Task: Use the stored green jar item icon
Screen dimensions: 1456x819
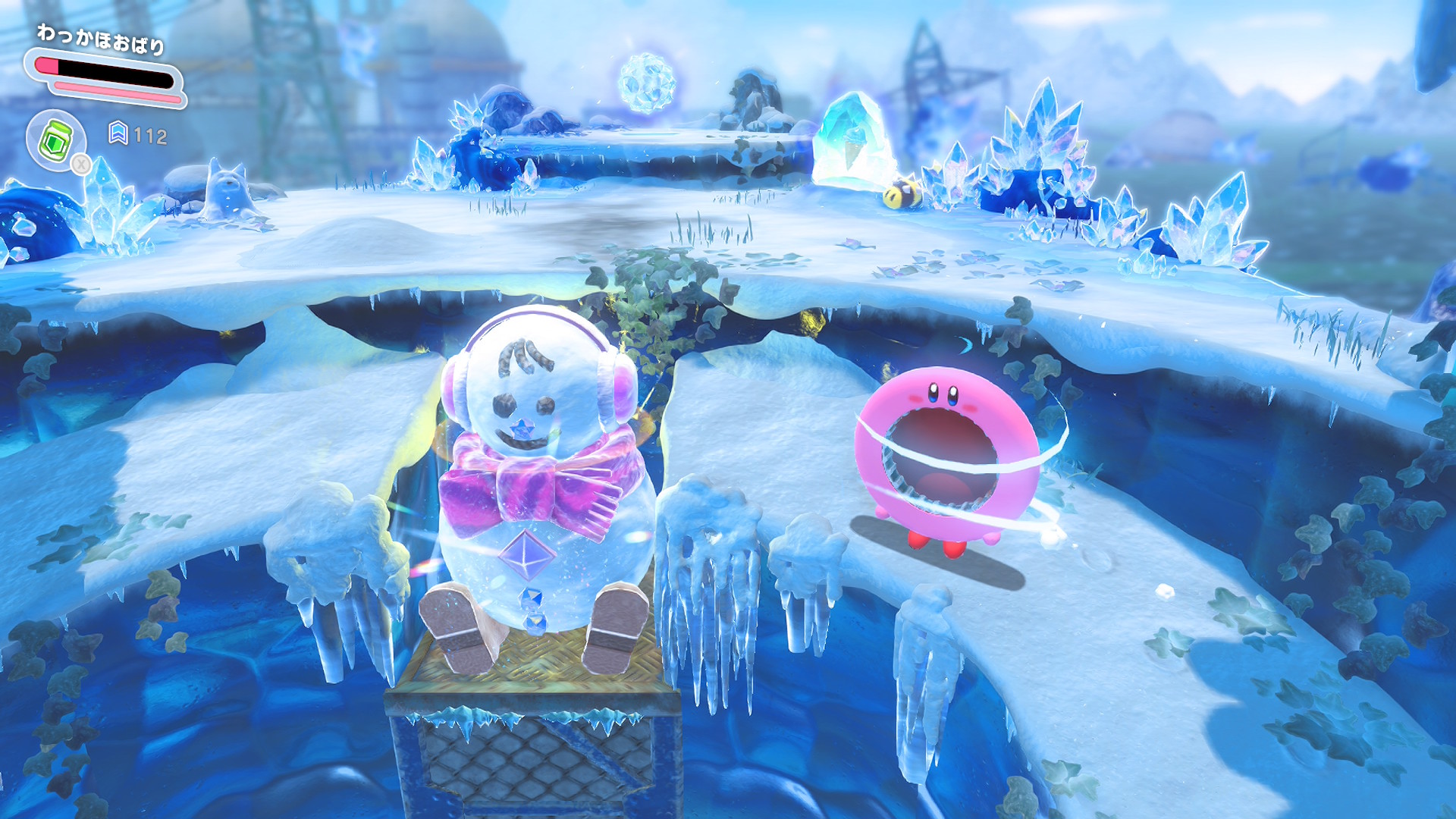Action: coord(55,140)
